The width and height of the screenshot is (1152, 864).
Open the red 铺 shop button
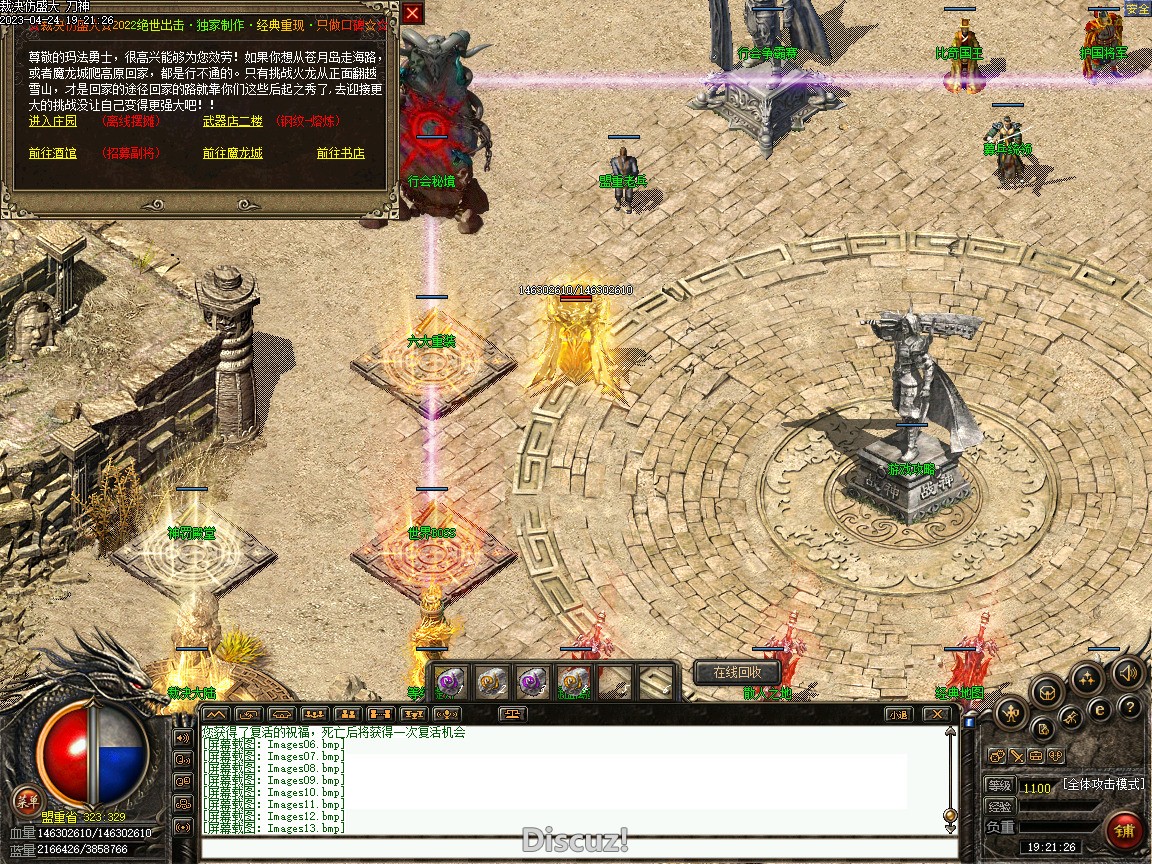1125,832
